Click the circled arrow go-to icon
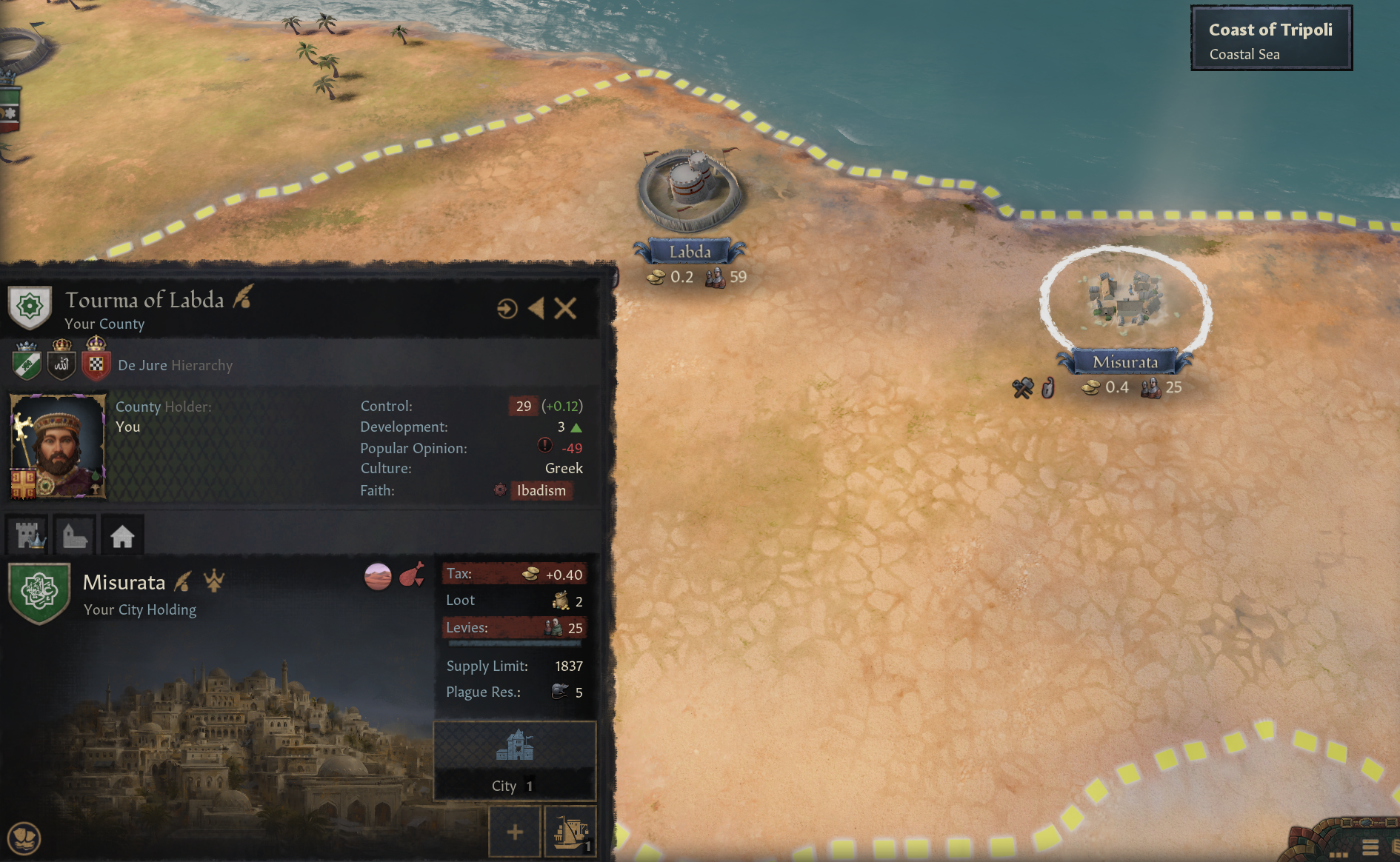The width and height of the screenshot is (1400, 862). coord(507,308)
